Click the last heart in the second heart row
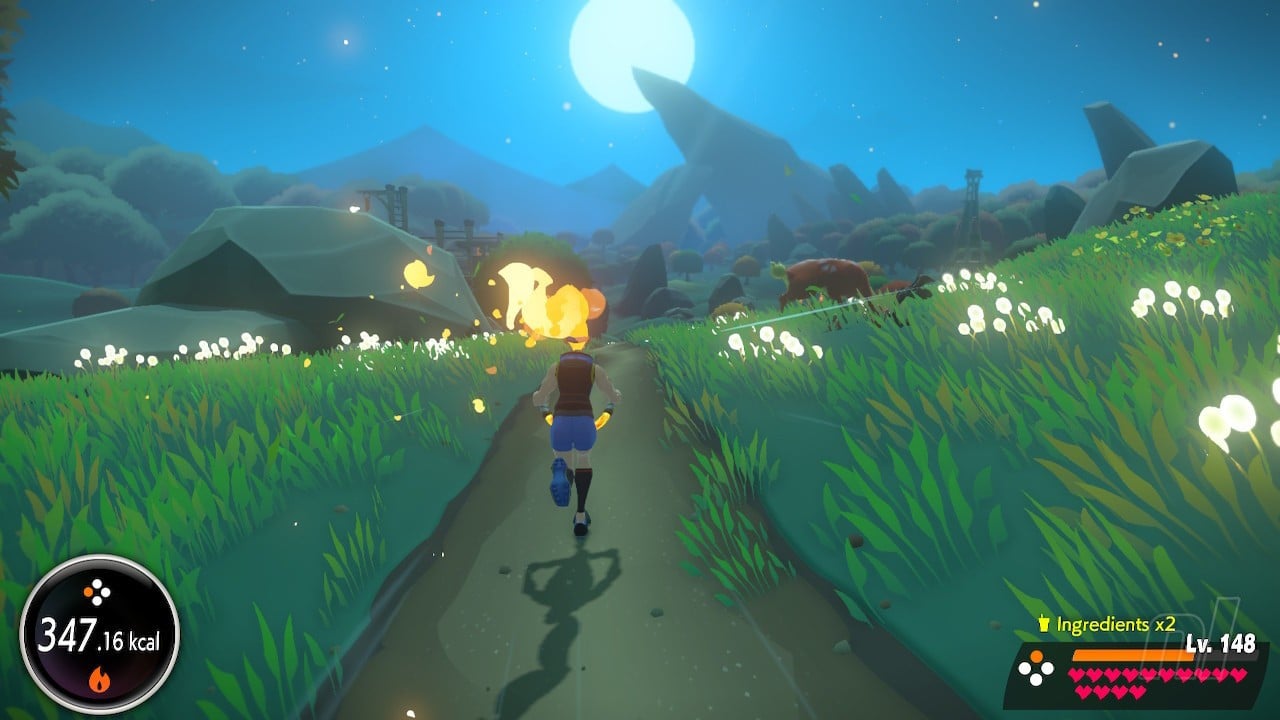The width and height of the screenshot is (1280, 720). point(1136,691)
